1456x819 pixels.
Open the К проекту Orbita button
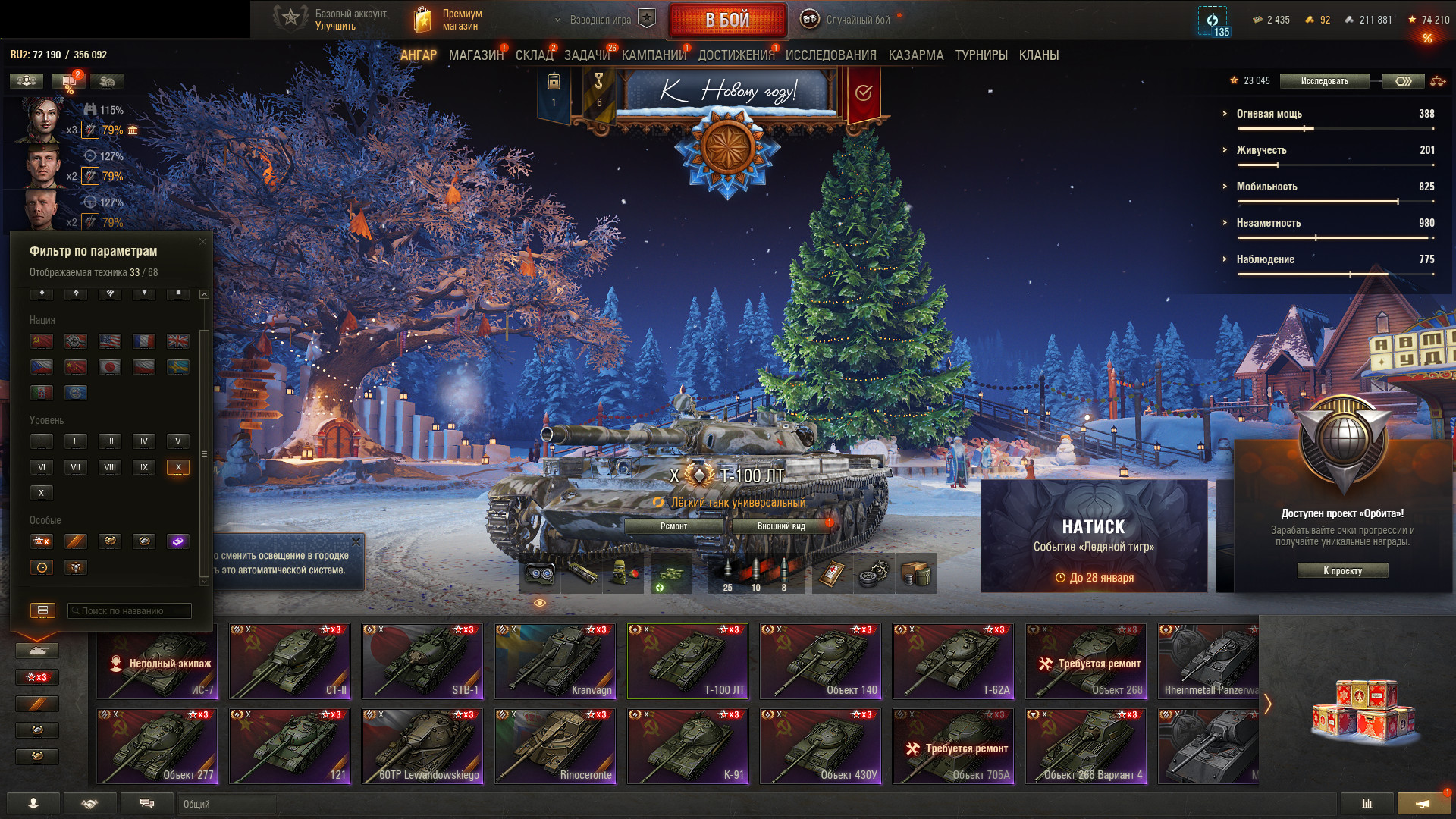pyautogui.click(x=1342, y=571)
